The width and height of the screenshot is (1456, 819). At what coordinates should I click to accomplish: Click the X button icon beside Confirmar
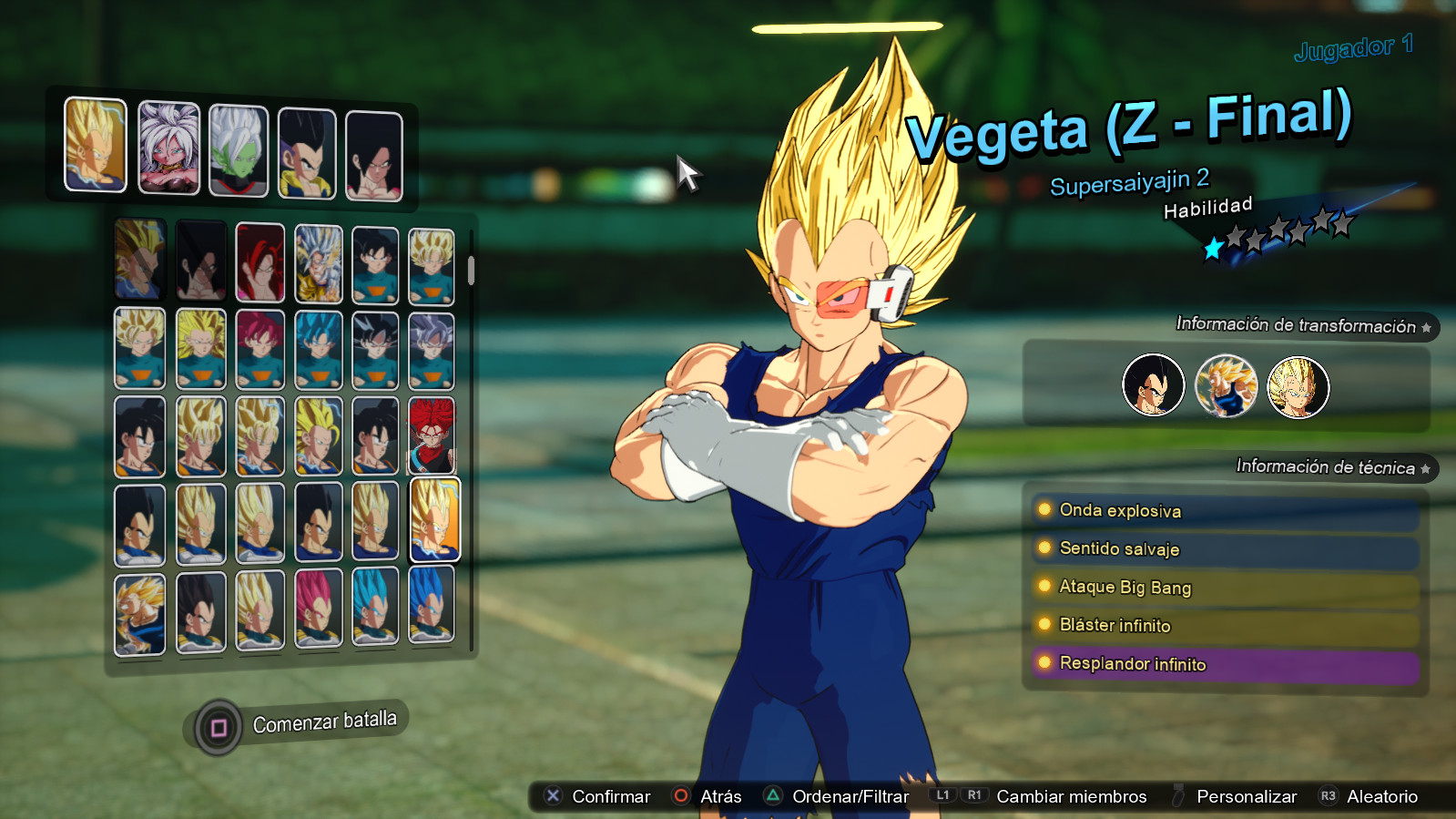(552, 795)
